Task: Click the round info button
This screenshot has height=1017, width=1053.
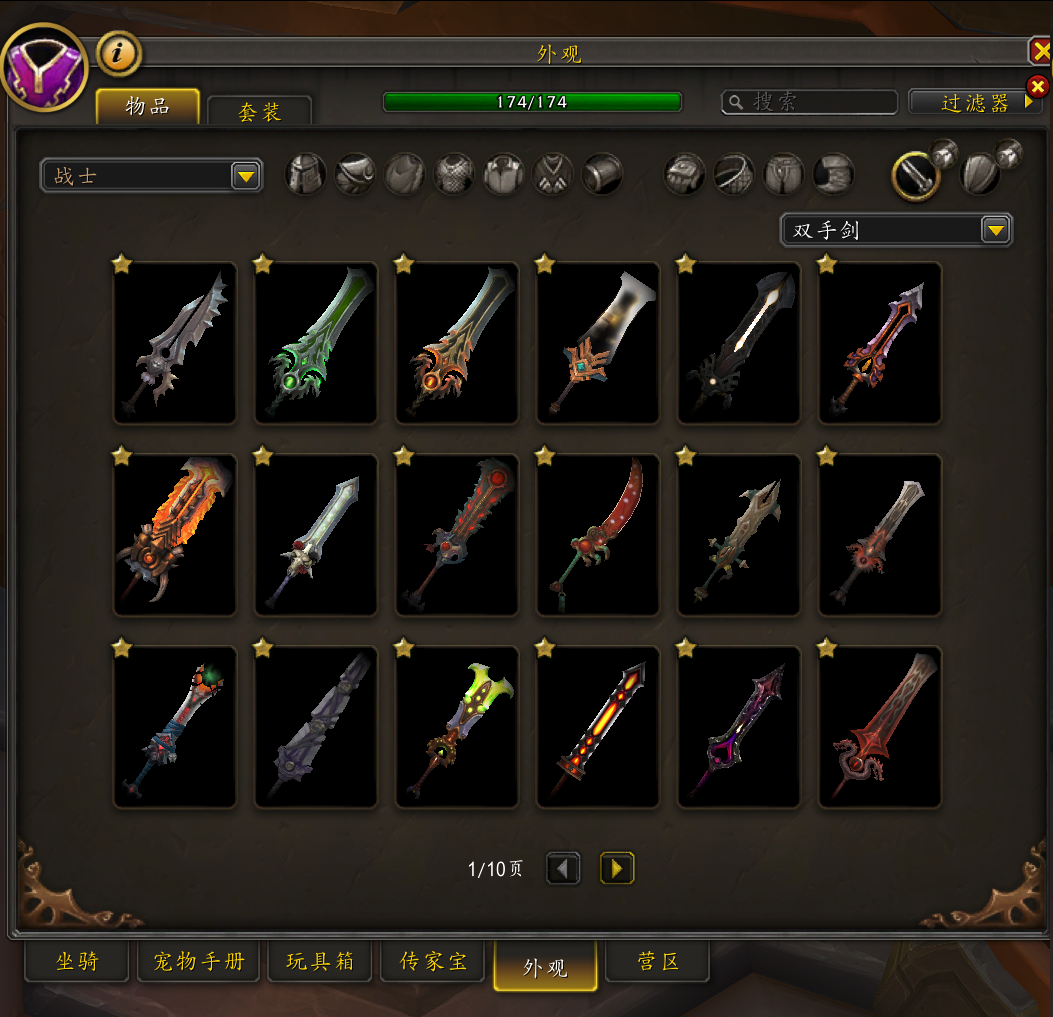Action: point(119,54)
